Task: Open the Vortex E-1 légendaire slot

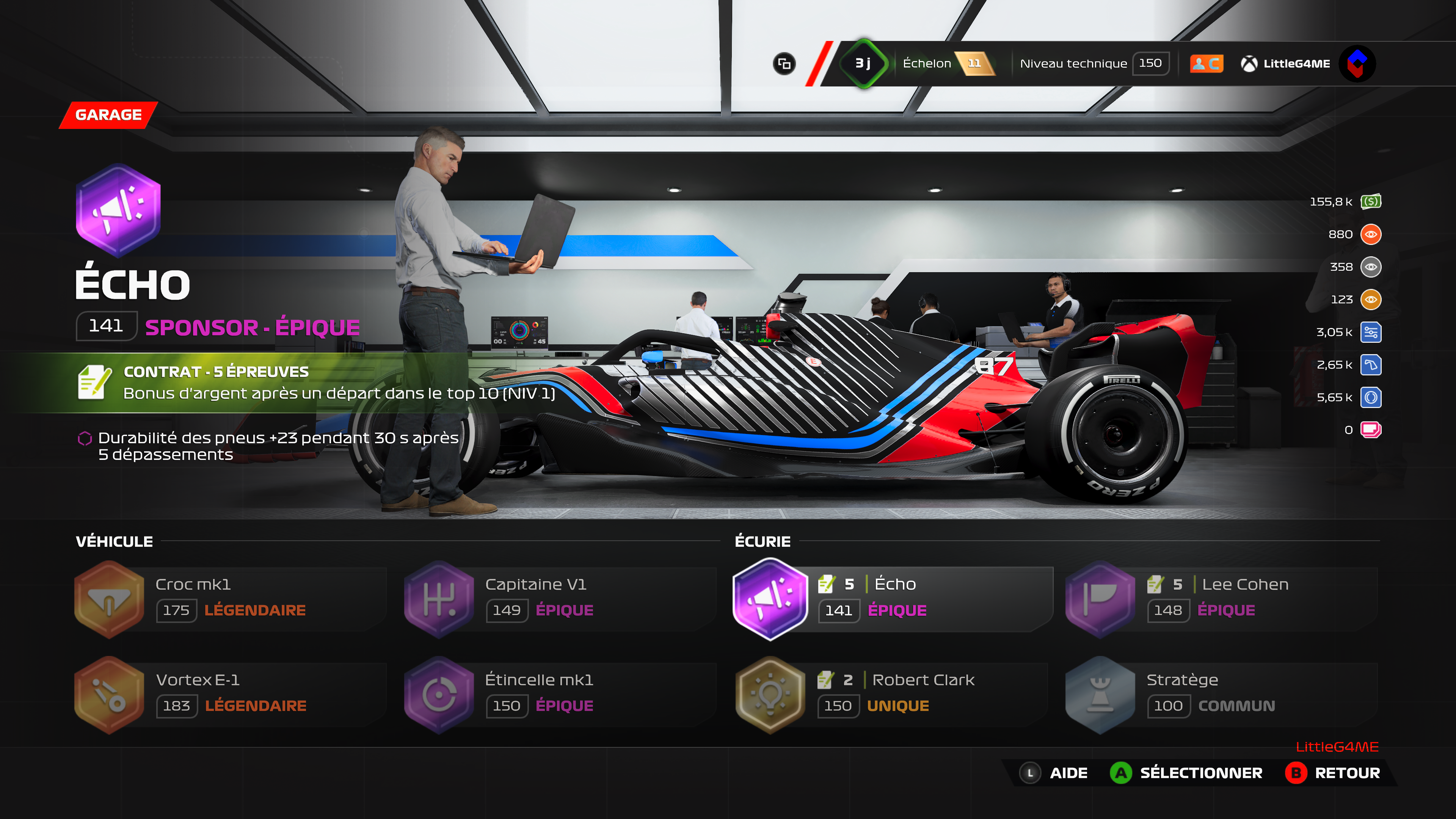Action: (230, 695)
